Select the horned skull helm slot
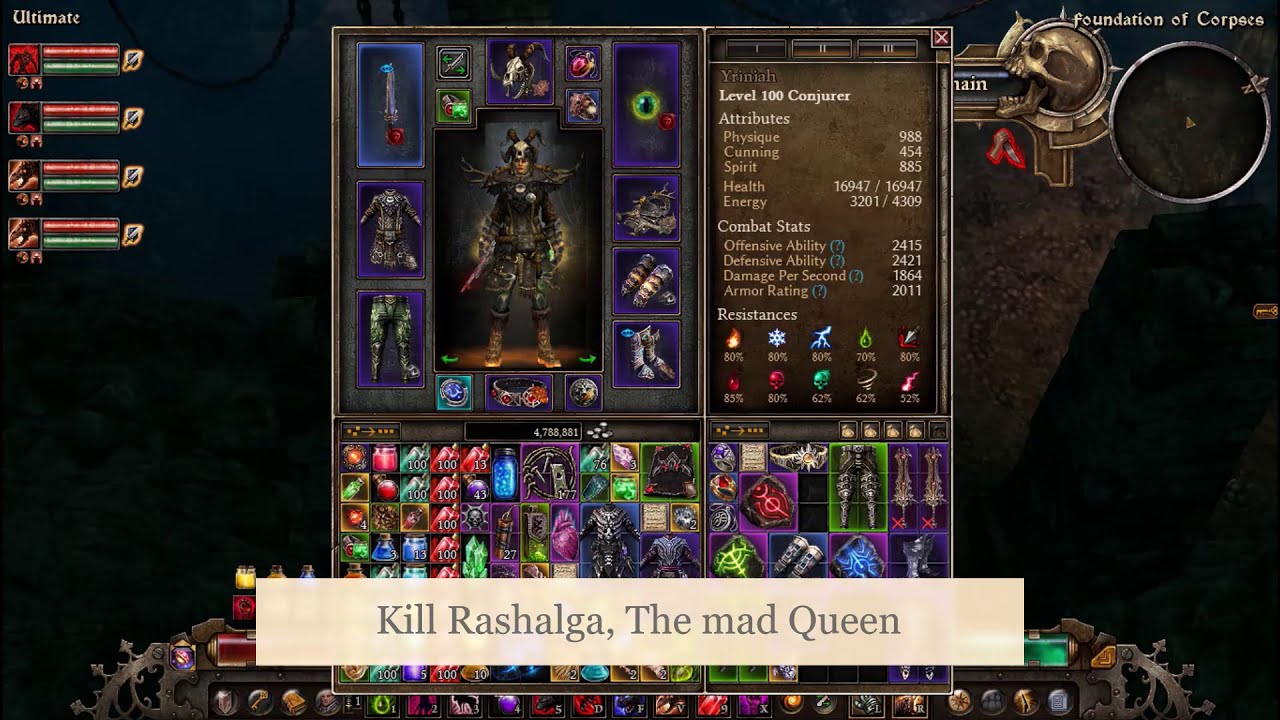 pos(519,72)
